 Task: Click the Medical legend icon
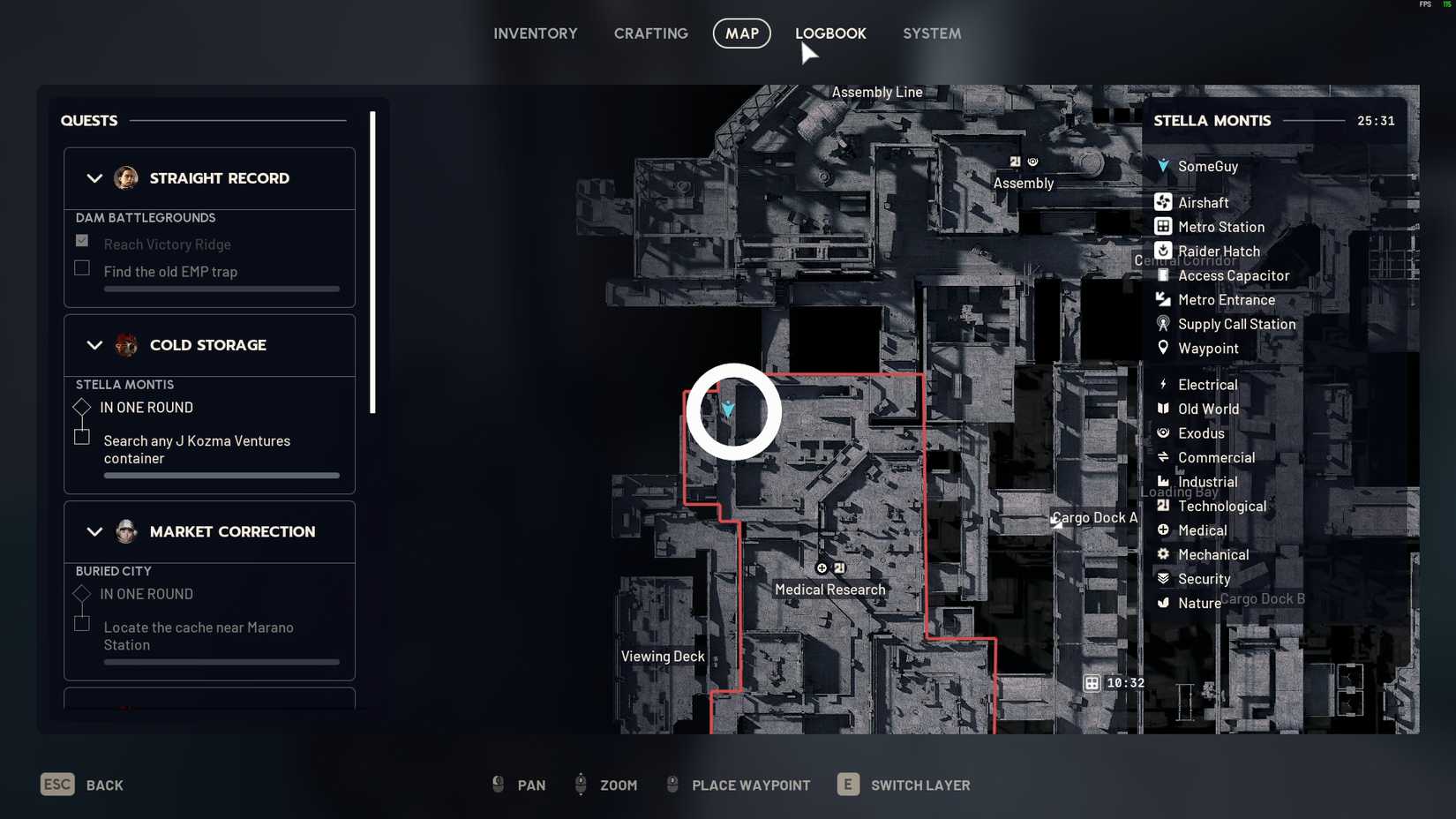(x=1163, y=530)
